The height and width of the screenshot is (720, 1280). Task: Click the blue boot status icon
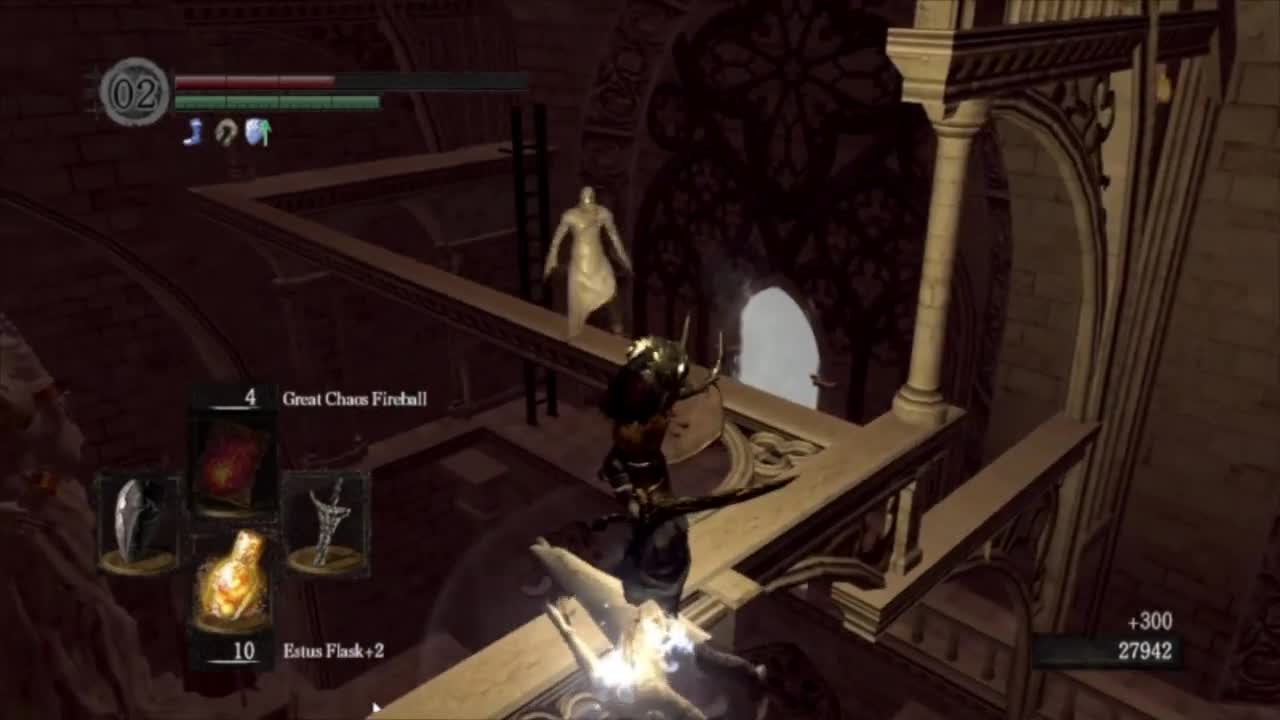194,132
